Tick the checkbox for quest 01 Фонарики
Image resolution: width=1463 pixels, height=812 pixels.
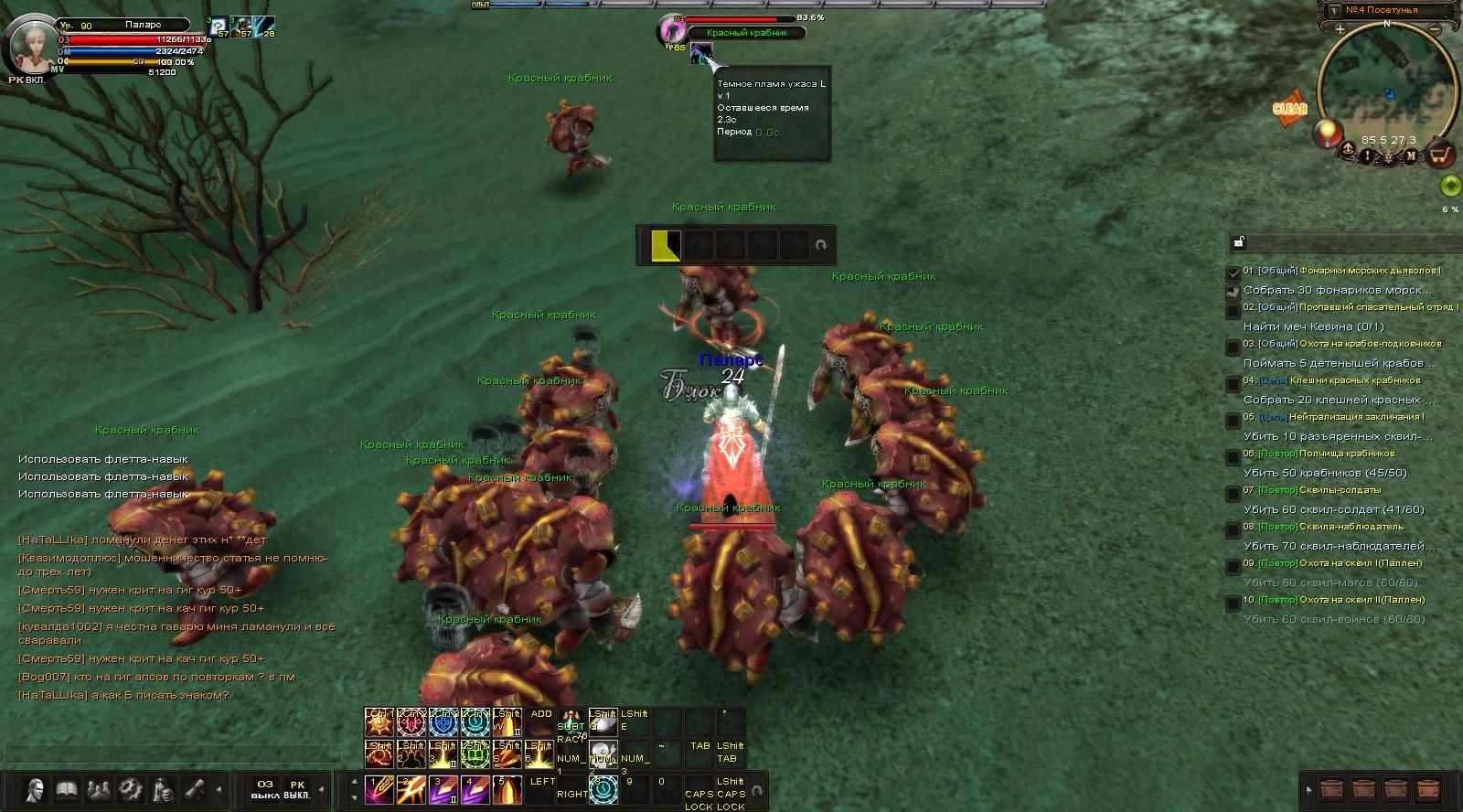1233,272
